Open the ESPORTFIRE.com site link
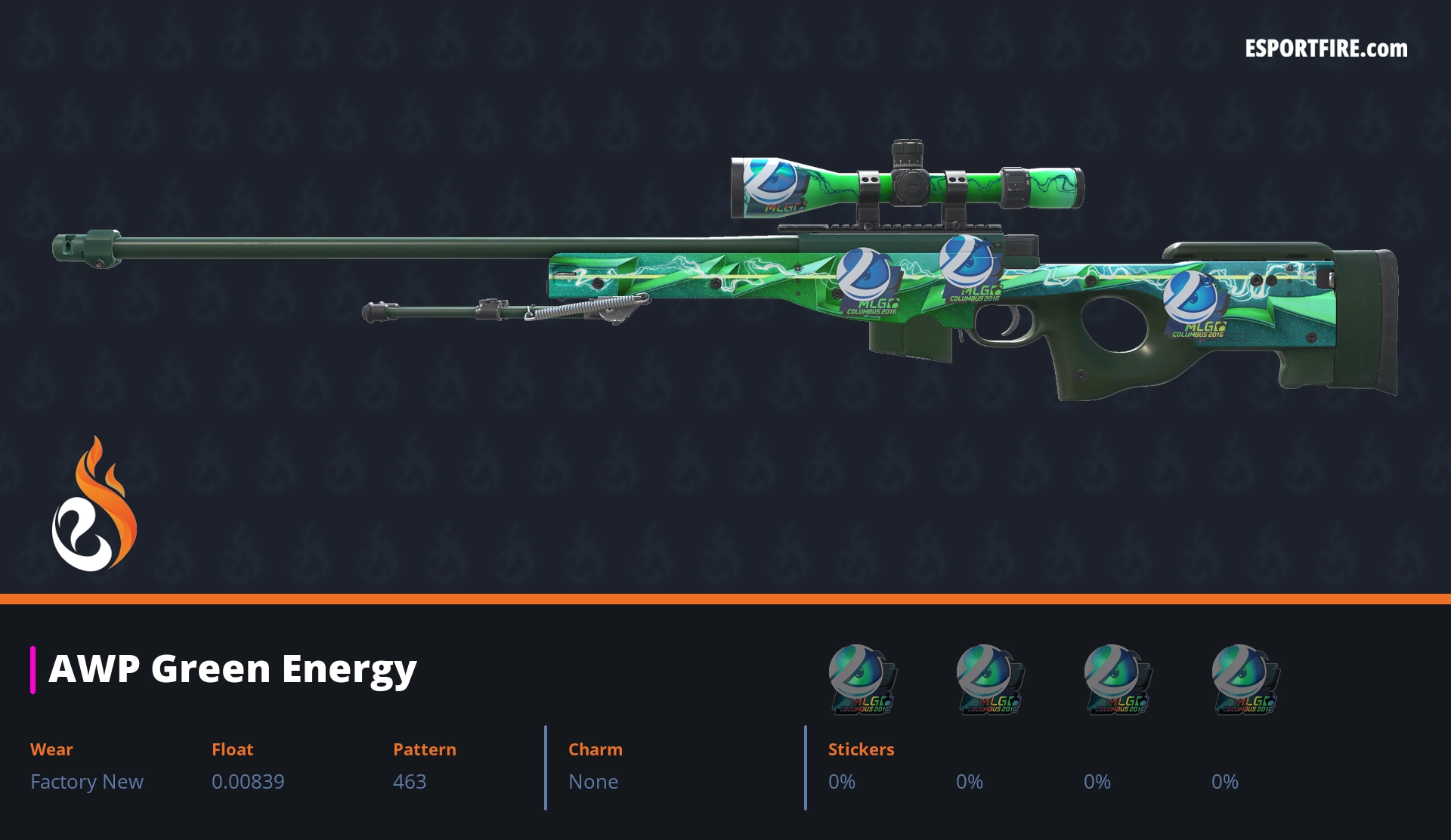 pos(1326,49)
